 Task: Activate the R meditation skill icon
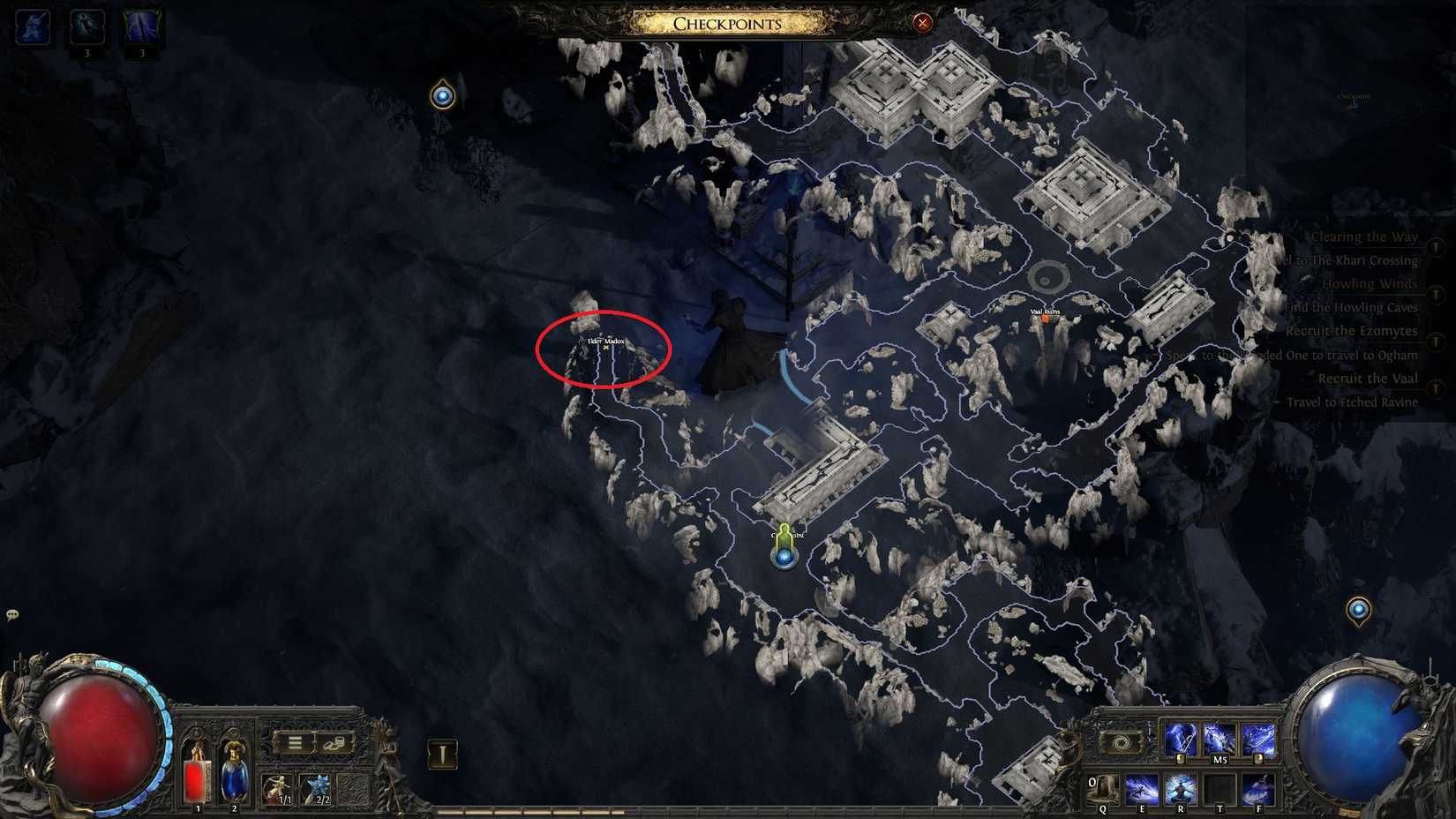coord(1182,785)
